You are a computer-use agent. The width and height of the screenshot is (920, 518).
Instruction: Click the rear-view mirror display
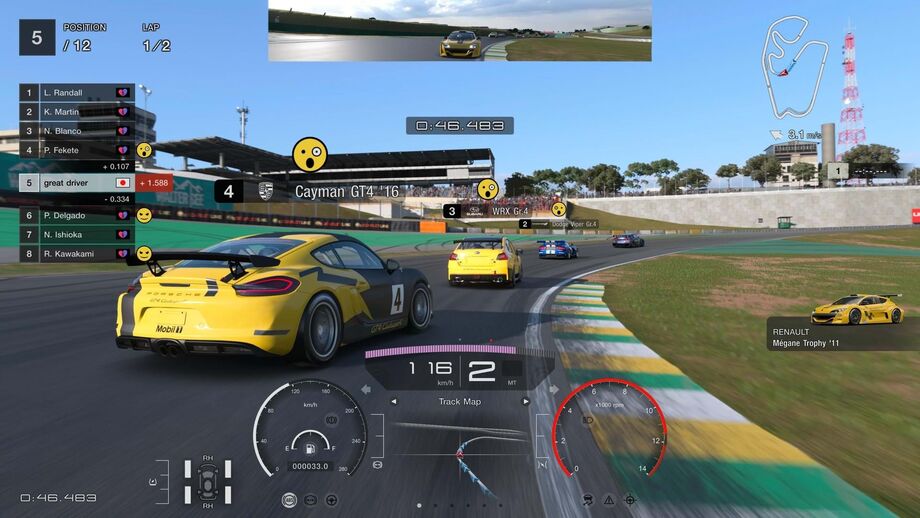point(460,31)
